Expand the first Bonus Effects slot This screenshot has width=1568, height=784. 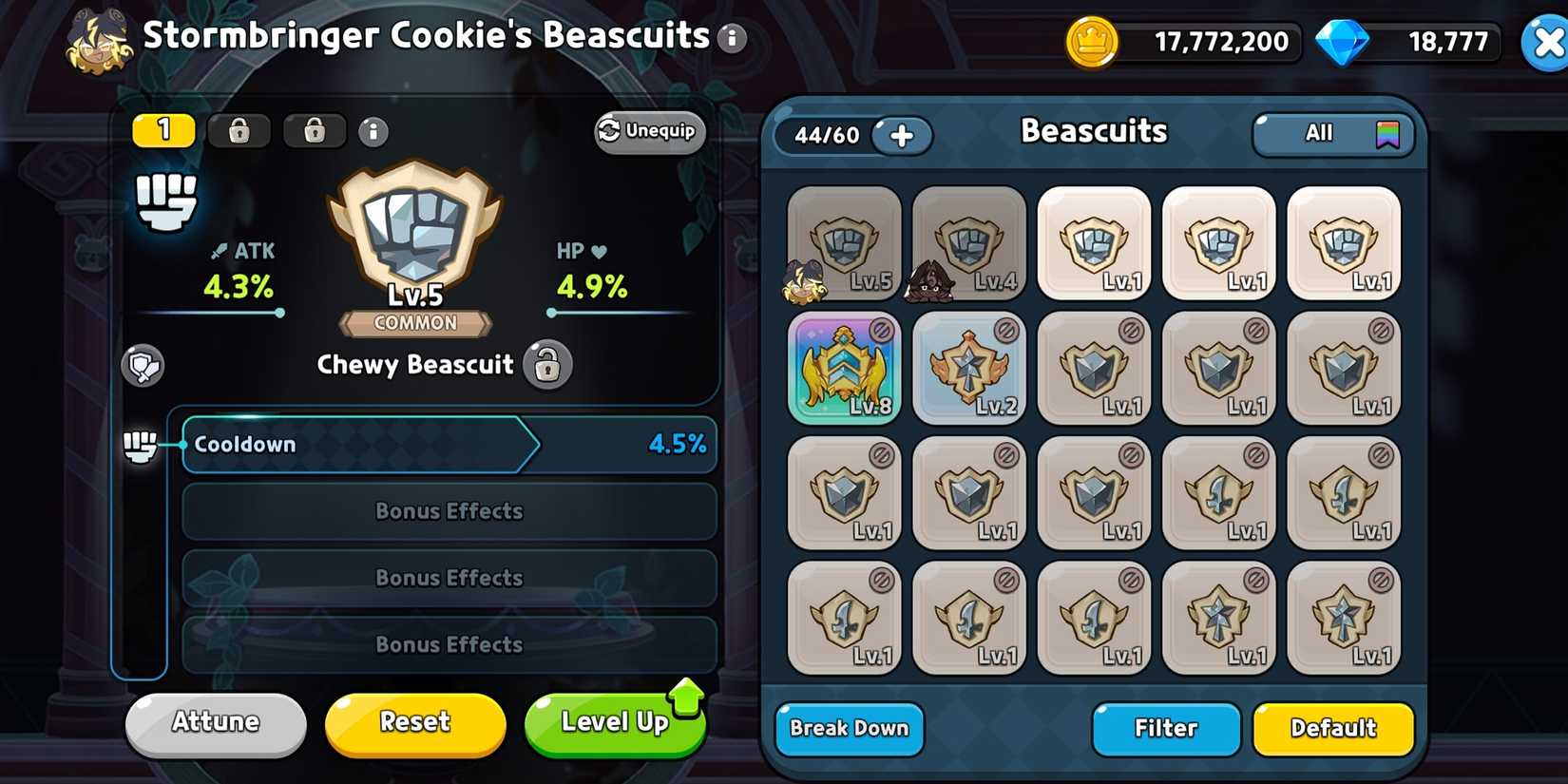click(x=449, y=511)
